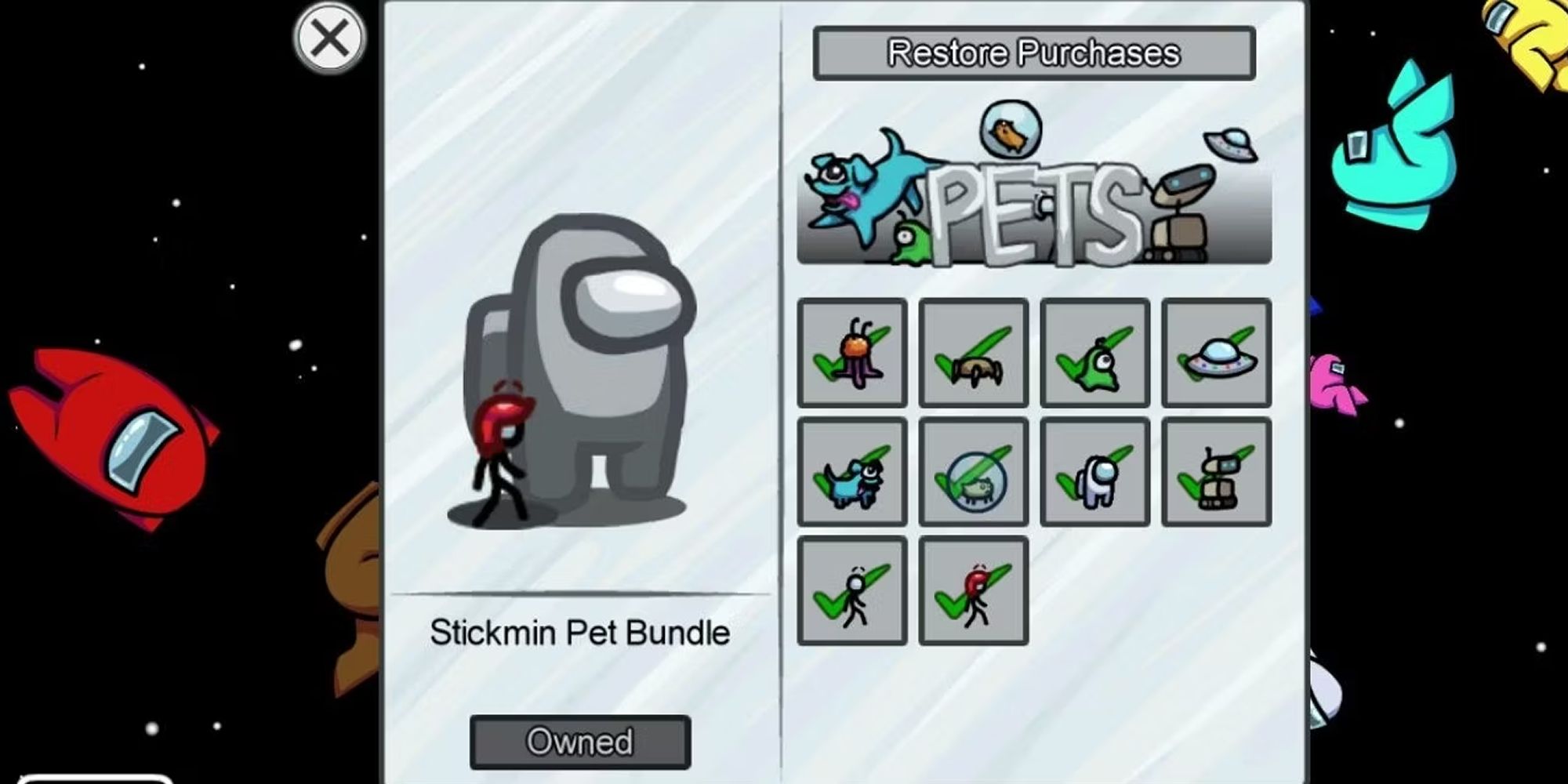Click the Owned button for Stickmin Pet Bundle
Image resolution: width=1568 pixels, height=784 pixels.
580,740
